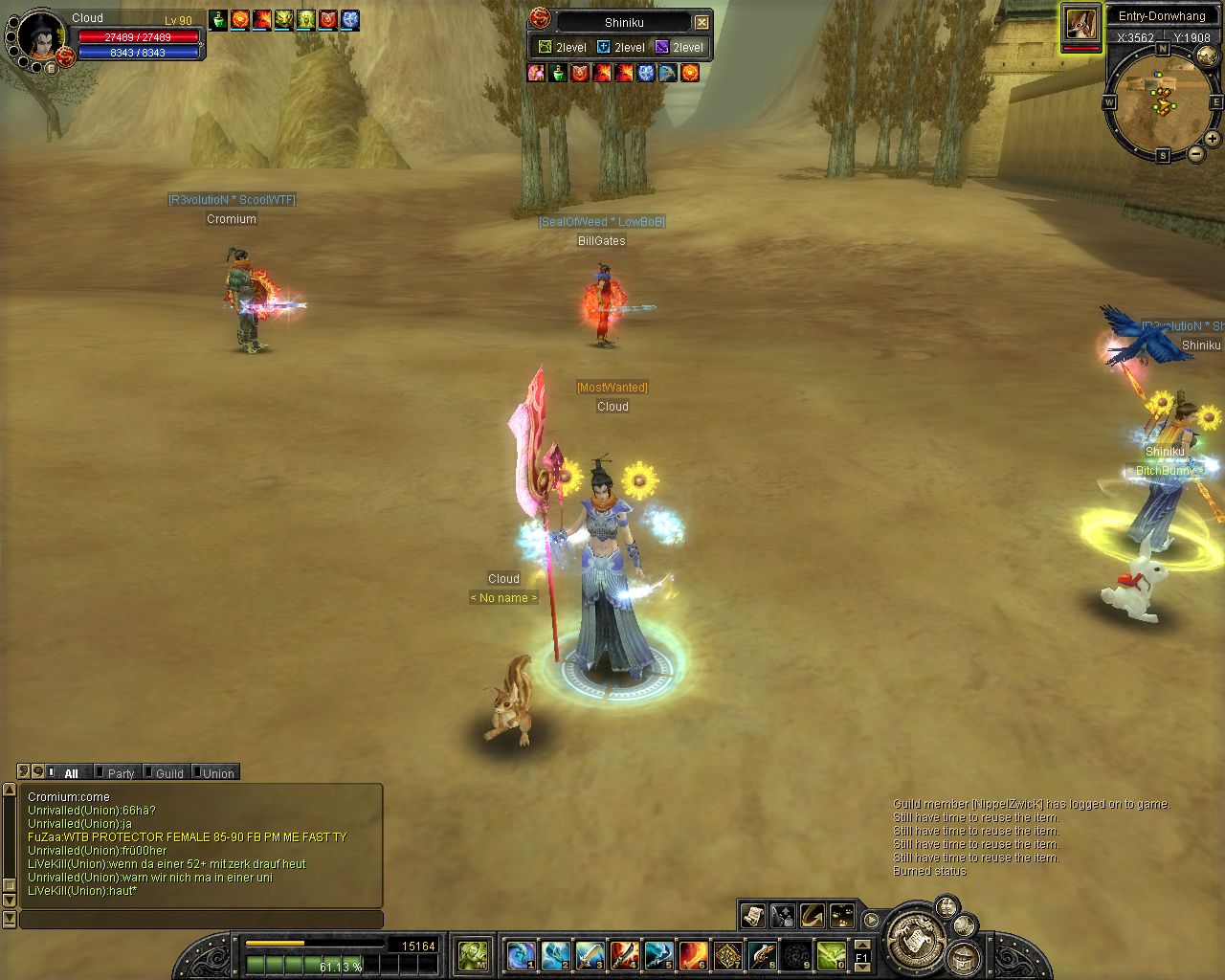This screenshot has height=980, width=1225.
Task: Close the Shiniku target window
Action: [x=702, y=22]
